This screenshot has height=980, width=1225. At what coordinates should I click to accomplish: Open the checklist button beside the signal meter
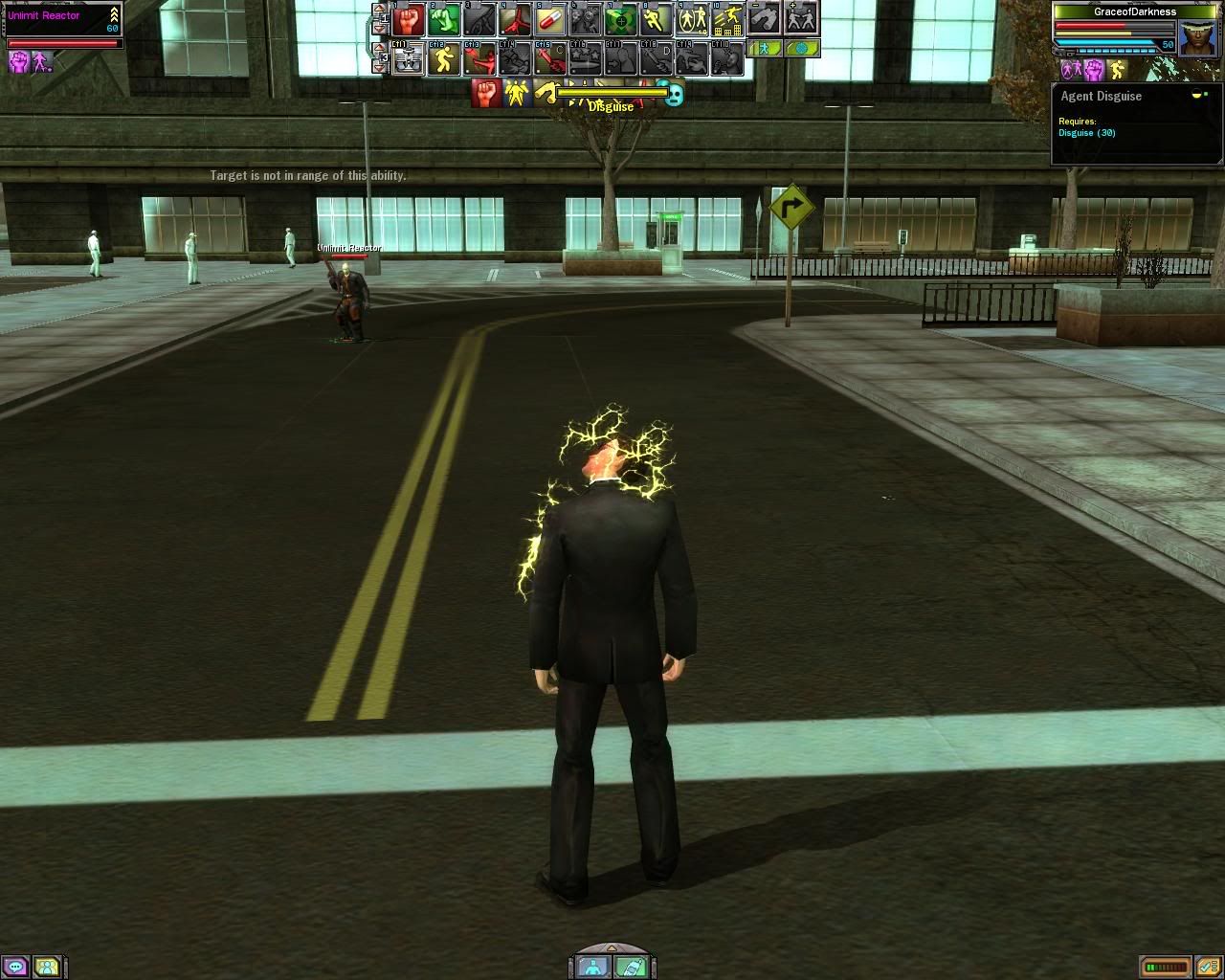(x=1207, y=967)
